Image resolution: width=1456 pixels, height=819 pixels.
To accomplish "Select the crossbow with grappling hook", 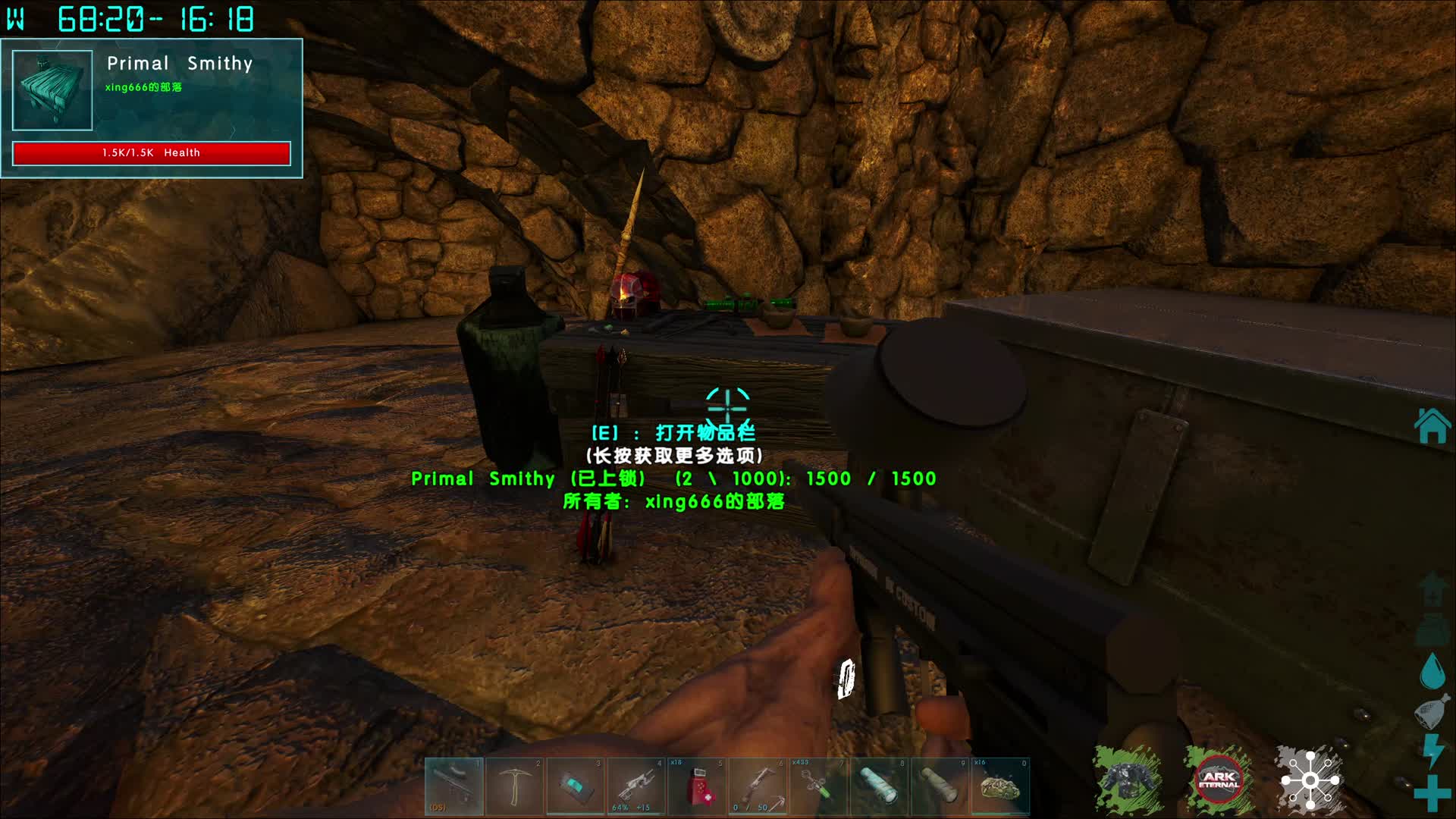I will (758, 786).
